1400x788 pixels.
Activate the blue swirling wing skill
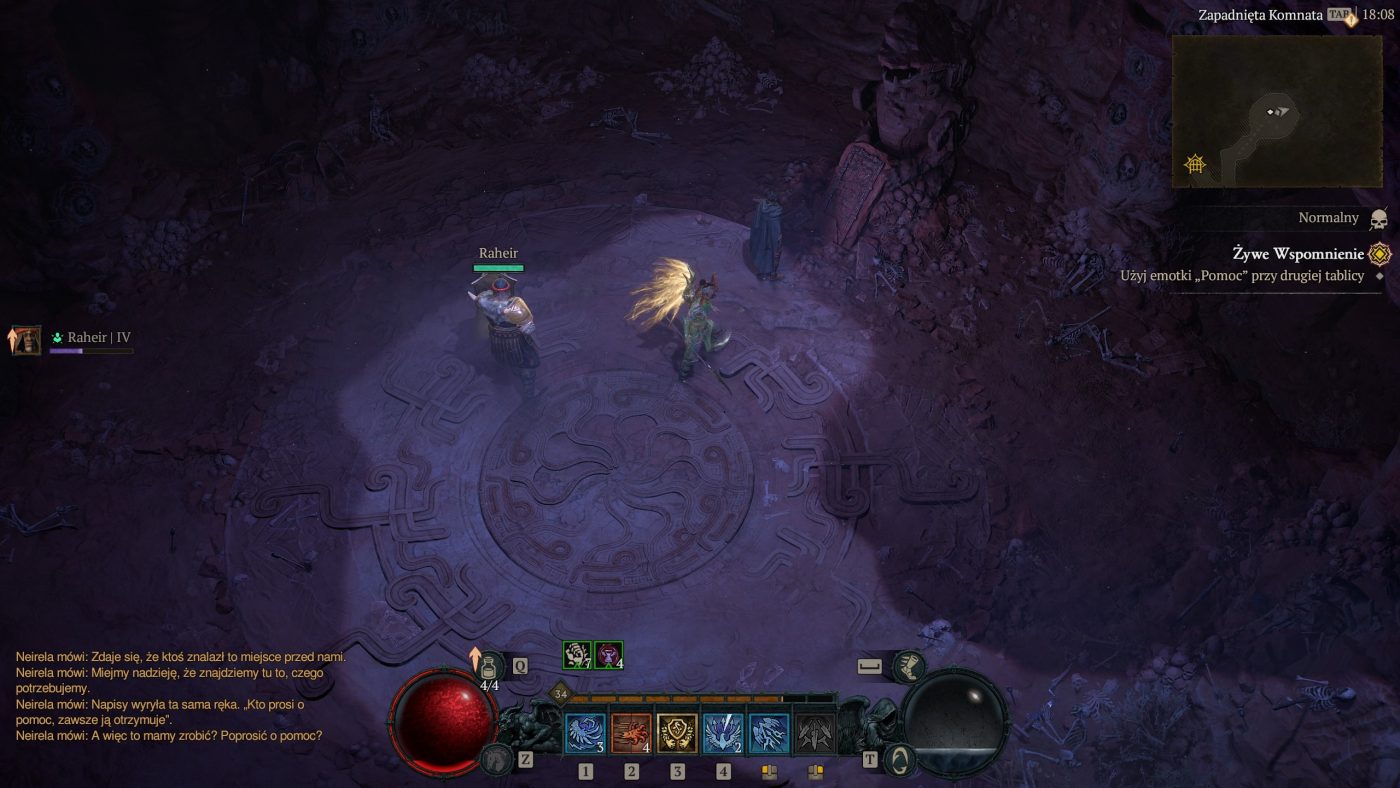point(585,733)
